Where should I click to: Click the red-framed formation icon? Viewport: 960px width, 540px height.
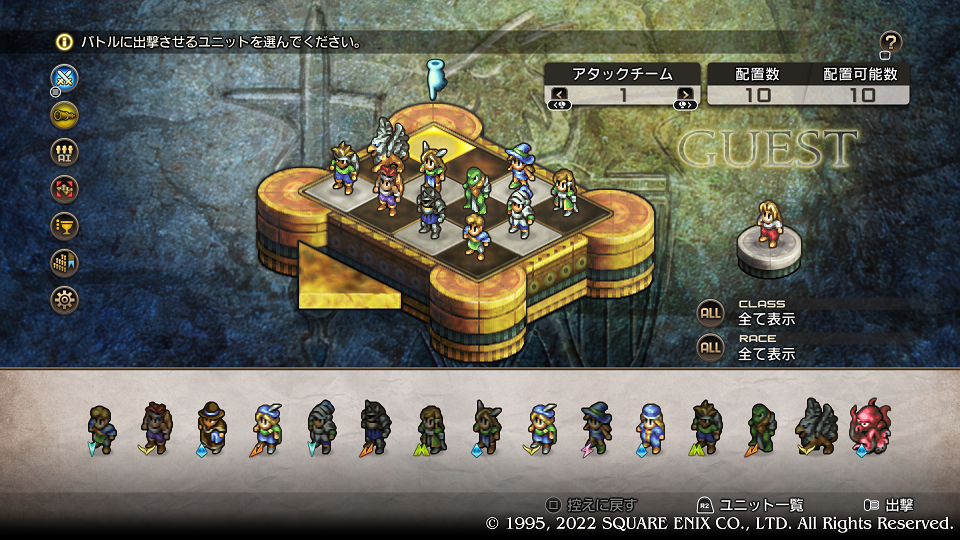coord(64,188)
